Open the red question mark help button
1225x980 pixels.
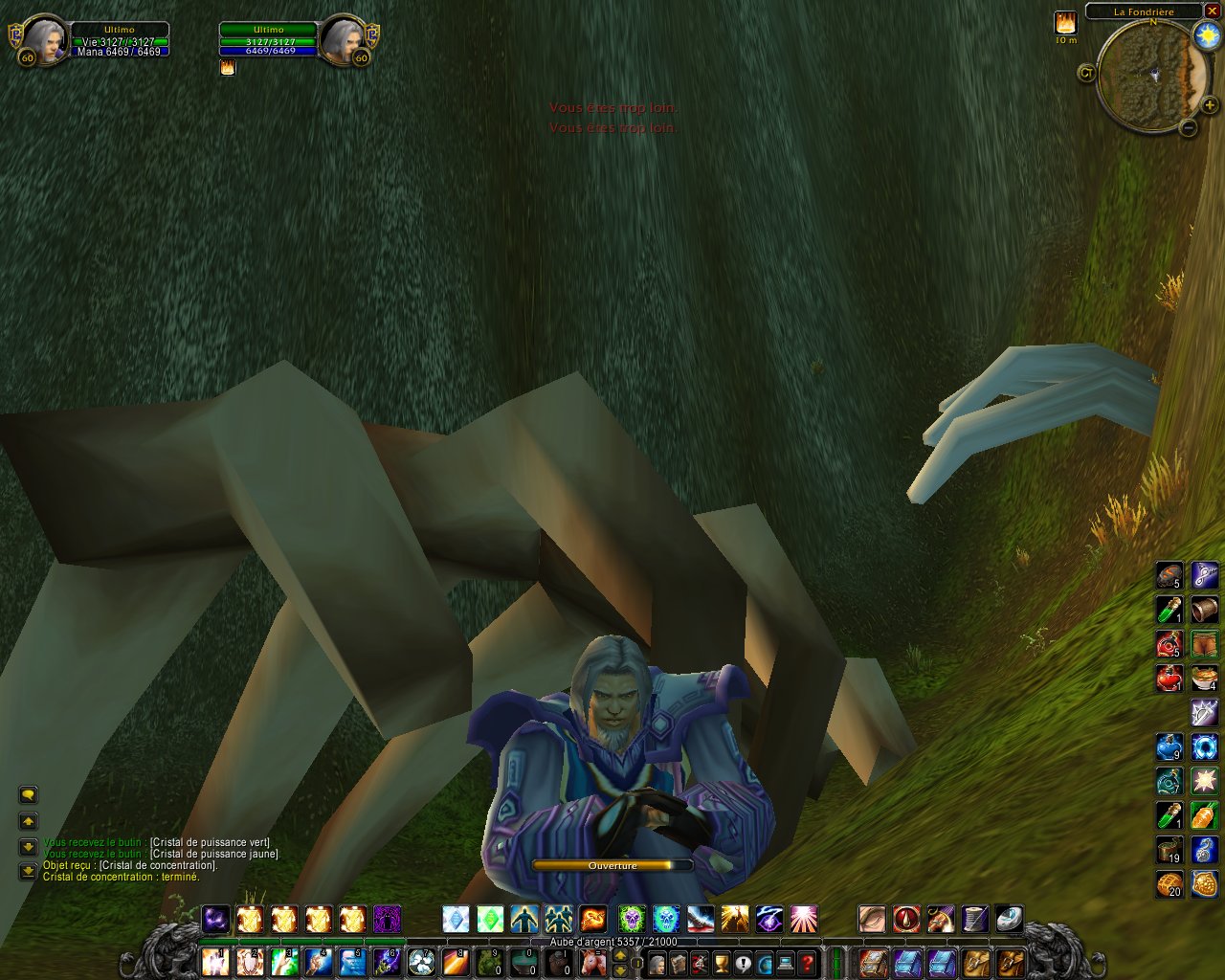click(807, 962)
